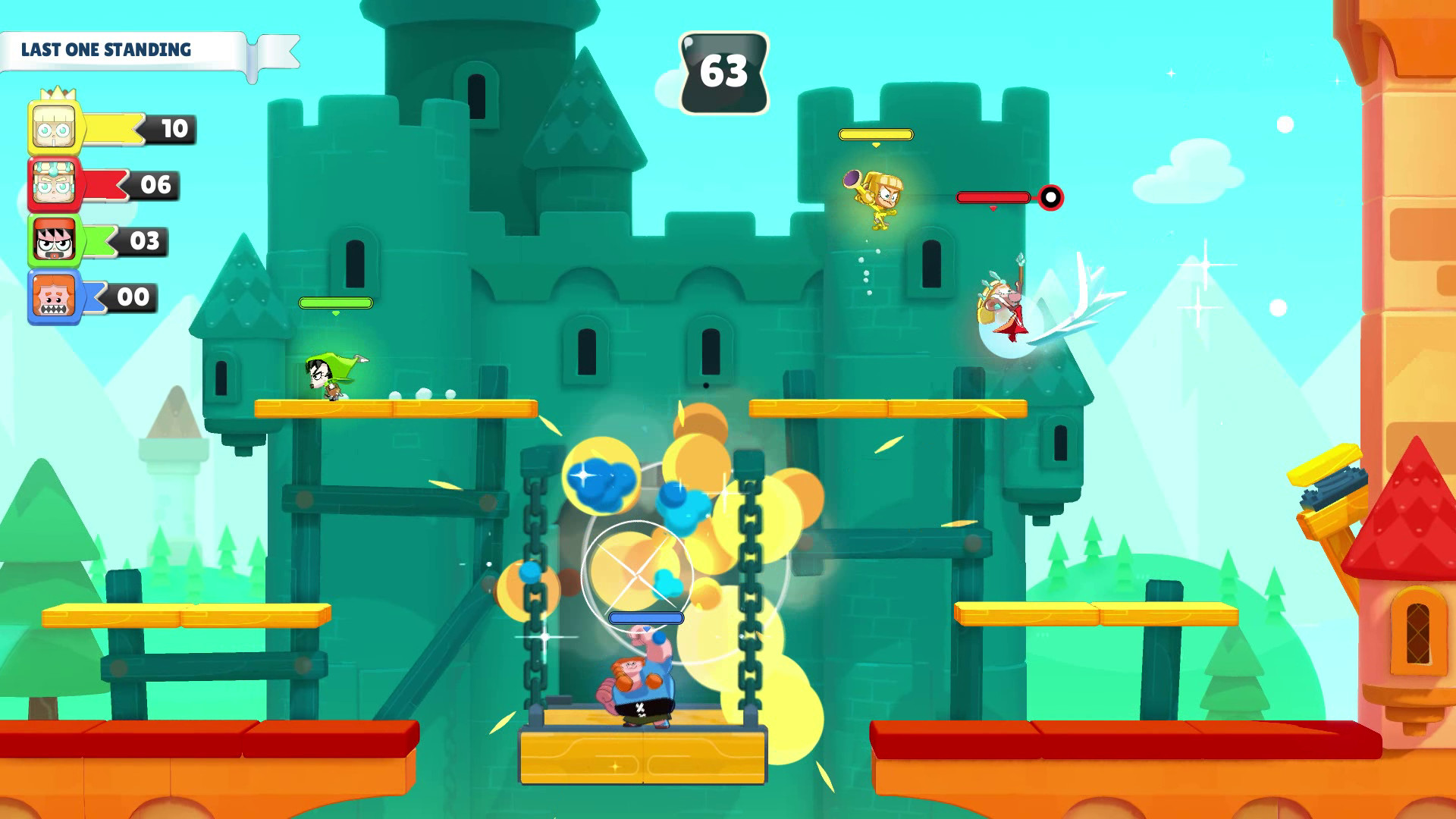The width and height of the screenshot is (1456, 819).
Task: Click the score 10 next to the yellow player
Action: click(x=173, y=127)
